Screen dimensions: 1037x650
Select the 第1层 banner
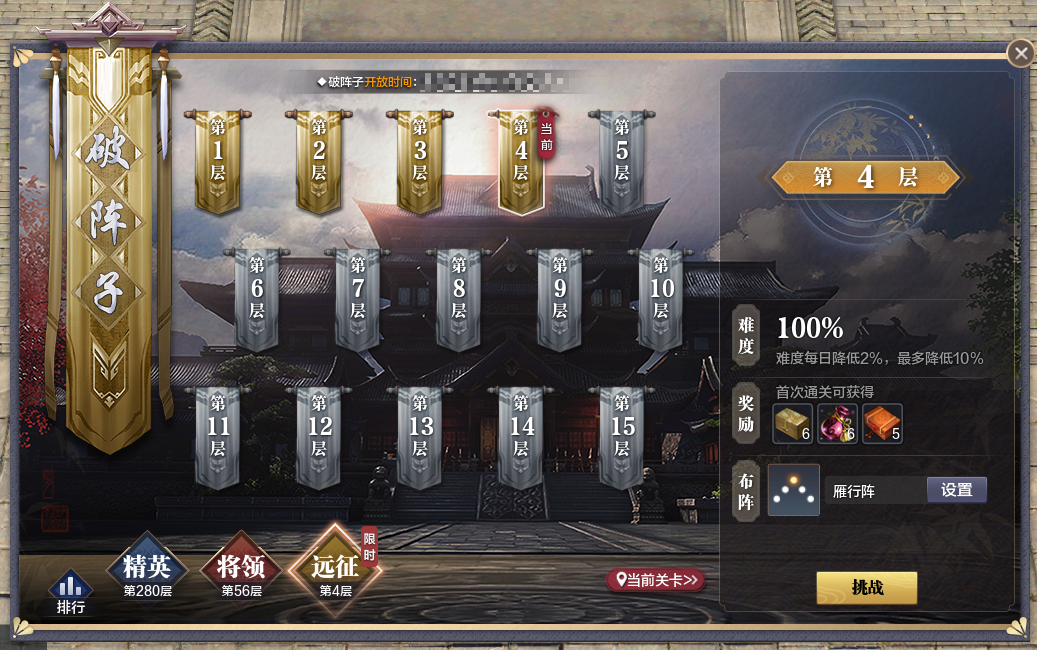point(218,158)
